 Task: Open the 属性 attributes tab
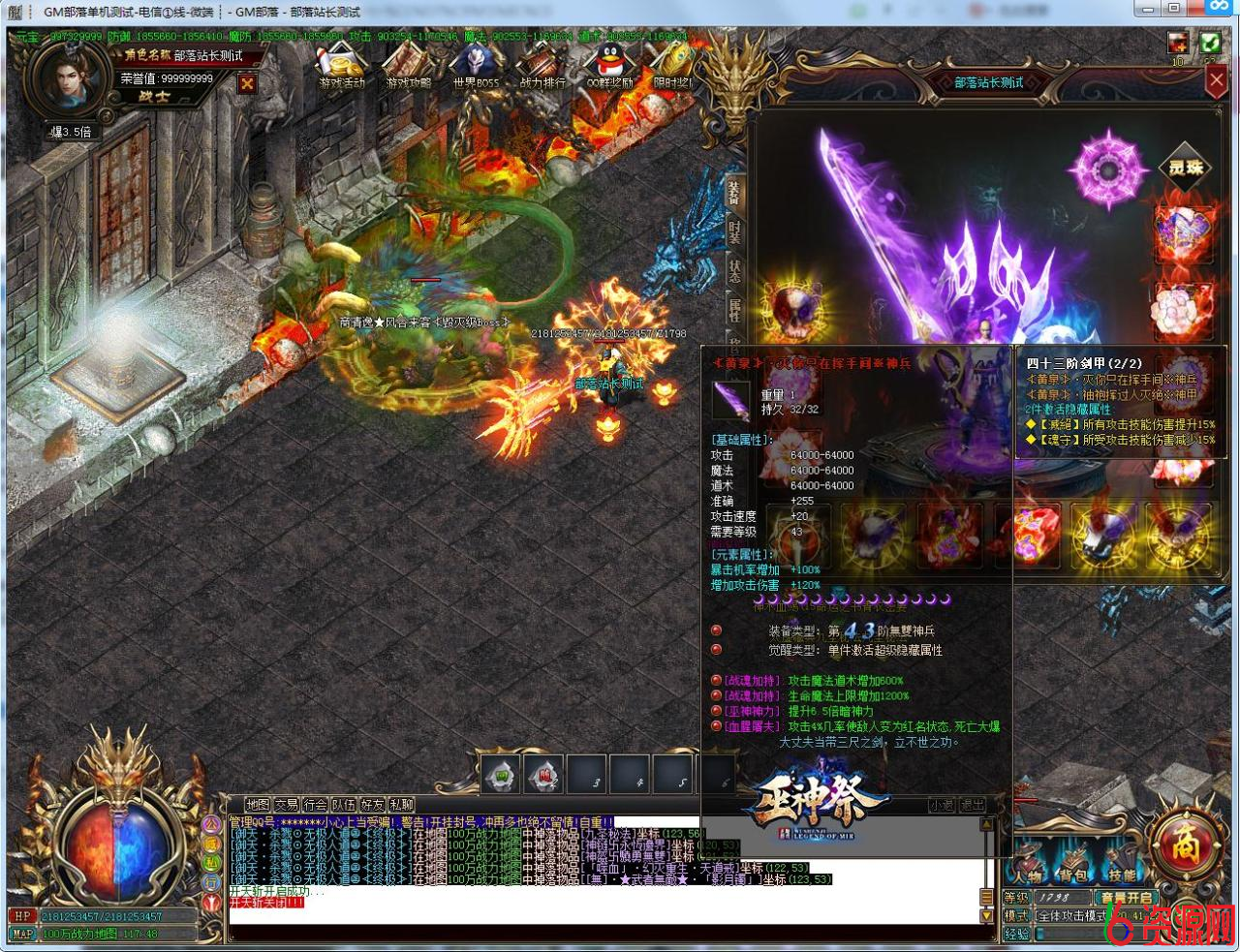(x=735, y=310)
